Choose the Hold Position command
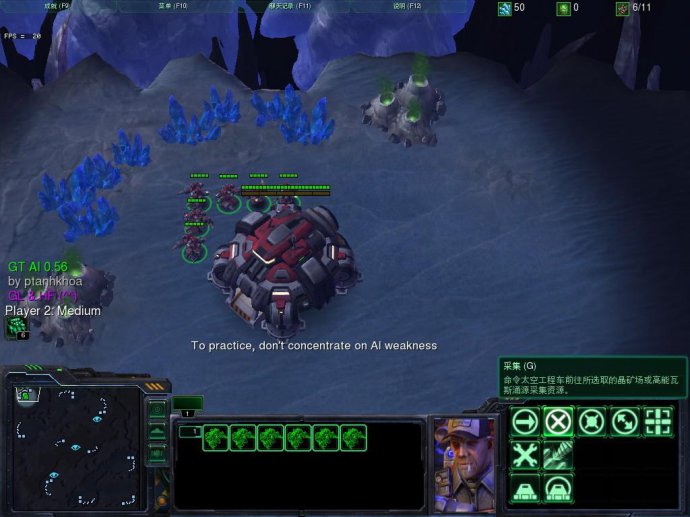 [x=591, y=422]
